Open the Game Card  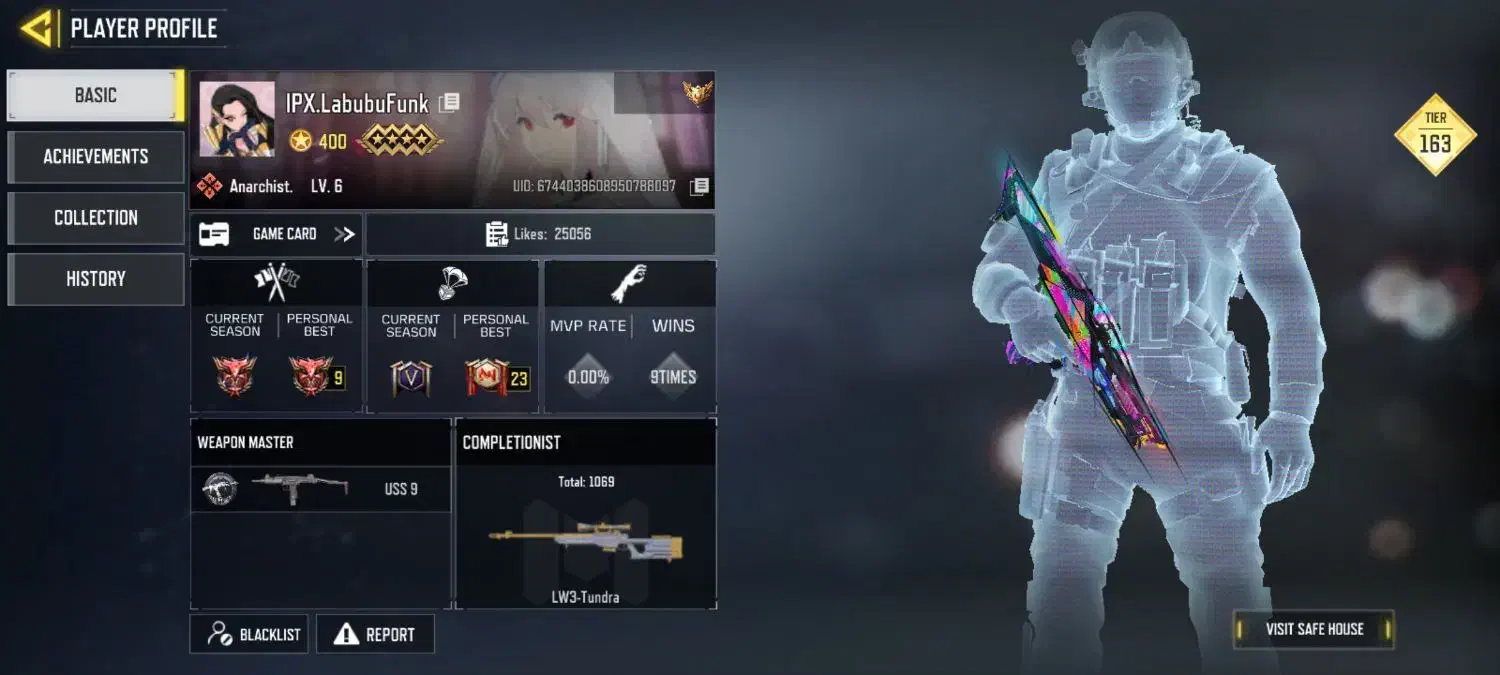click(x=277, y=234)
